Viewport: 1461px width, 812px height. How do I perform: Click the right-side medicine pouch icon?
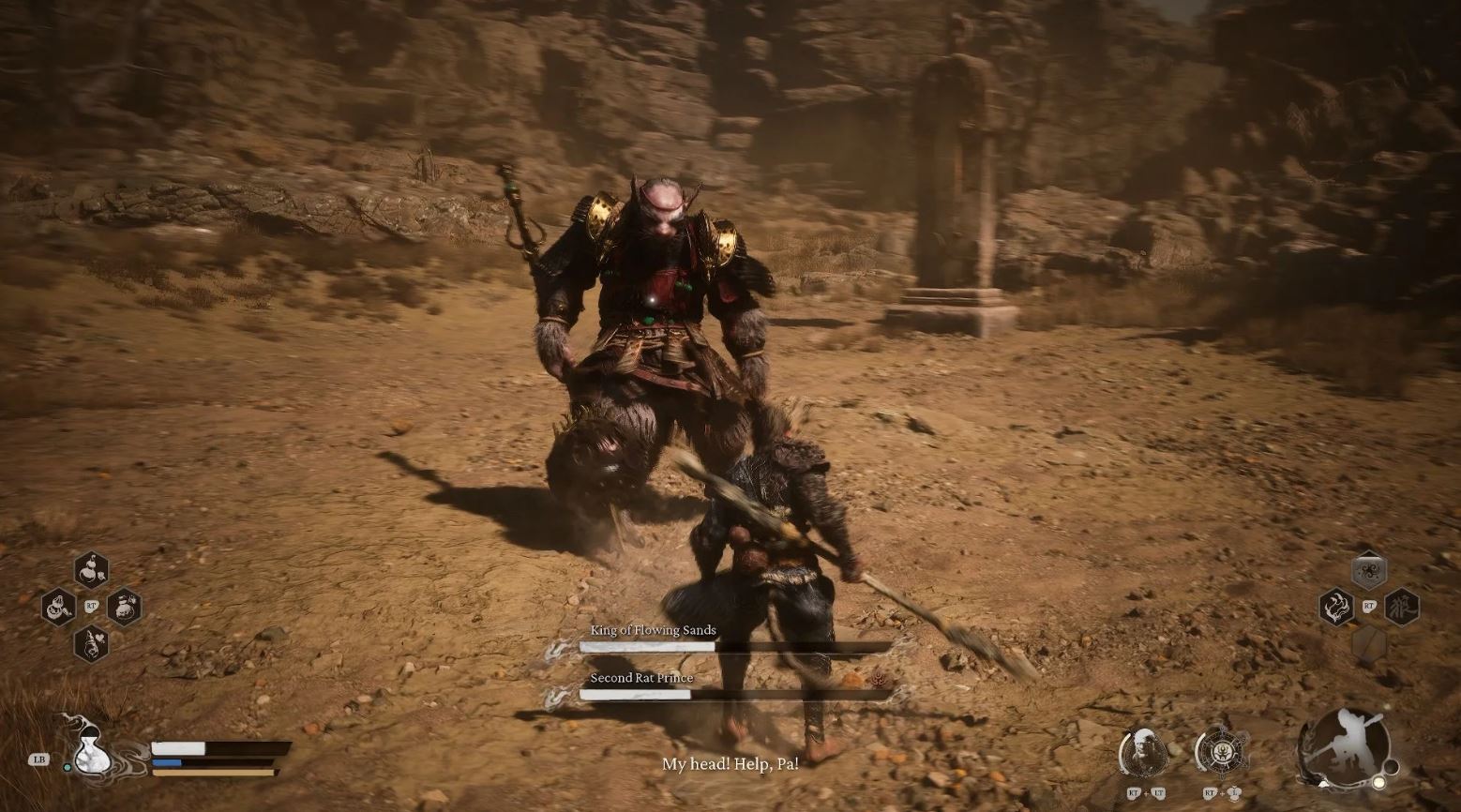(x=125, y=608)
